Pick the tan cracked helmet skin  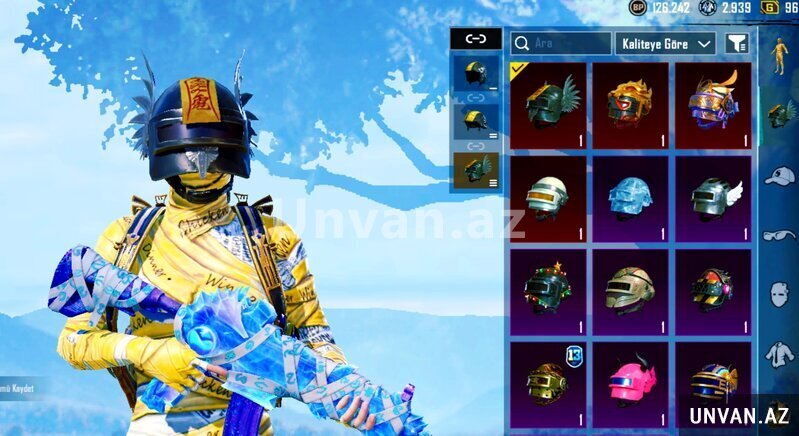(630, 289)
